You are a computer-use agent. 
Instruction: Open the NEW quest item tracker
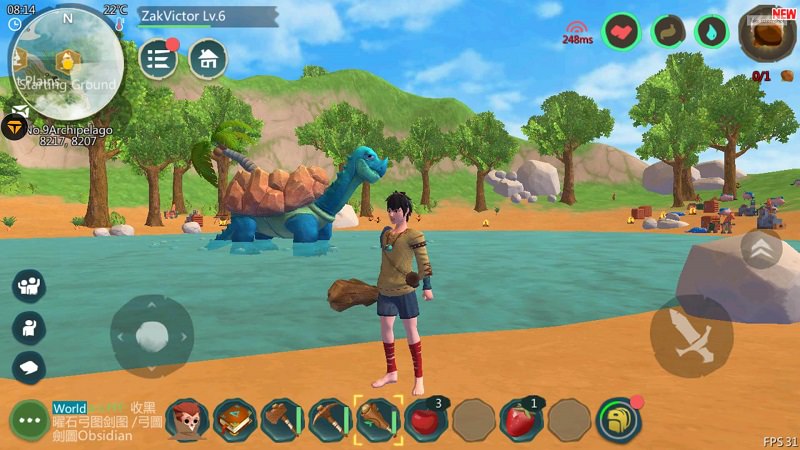coord(767,35)
